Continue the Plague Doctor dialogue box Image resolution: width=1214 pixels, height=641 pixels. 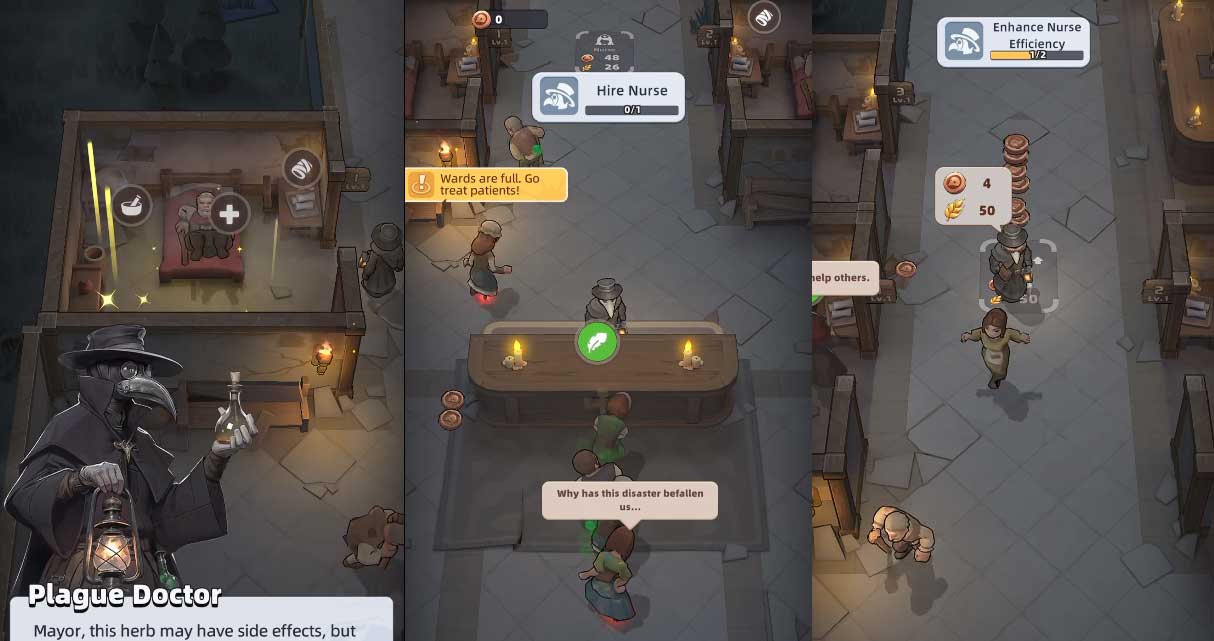[x=201, y=620]
